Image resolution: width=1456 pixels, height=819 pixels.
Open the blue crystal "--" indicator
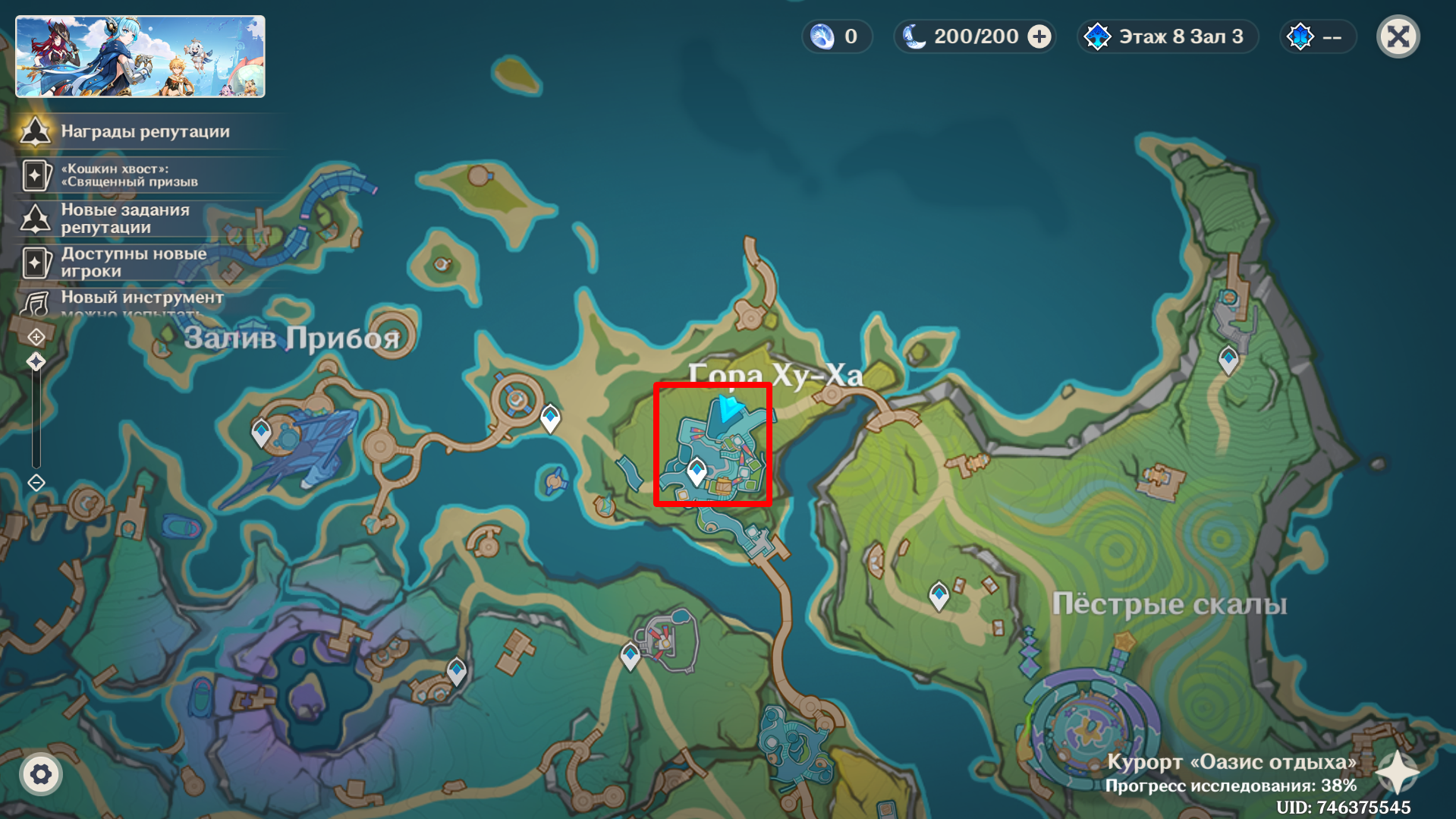point(1317,36)
